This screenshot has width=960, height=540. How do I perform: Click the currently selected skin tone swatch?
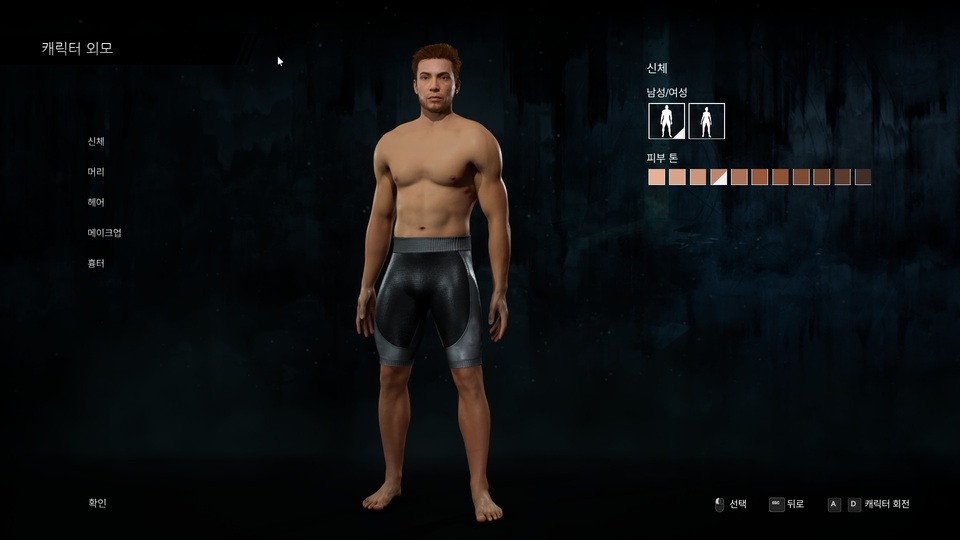718,177
